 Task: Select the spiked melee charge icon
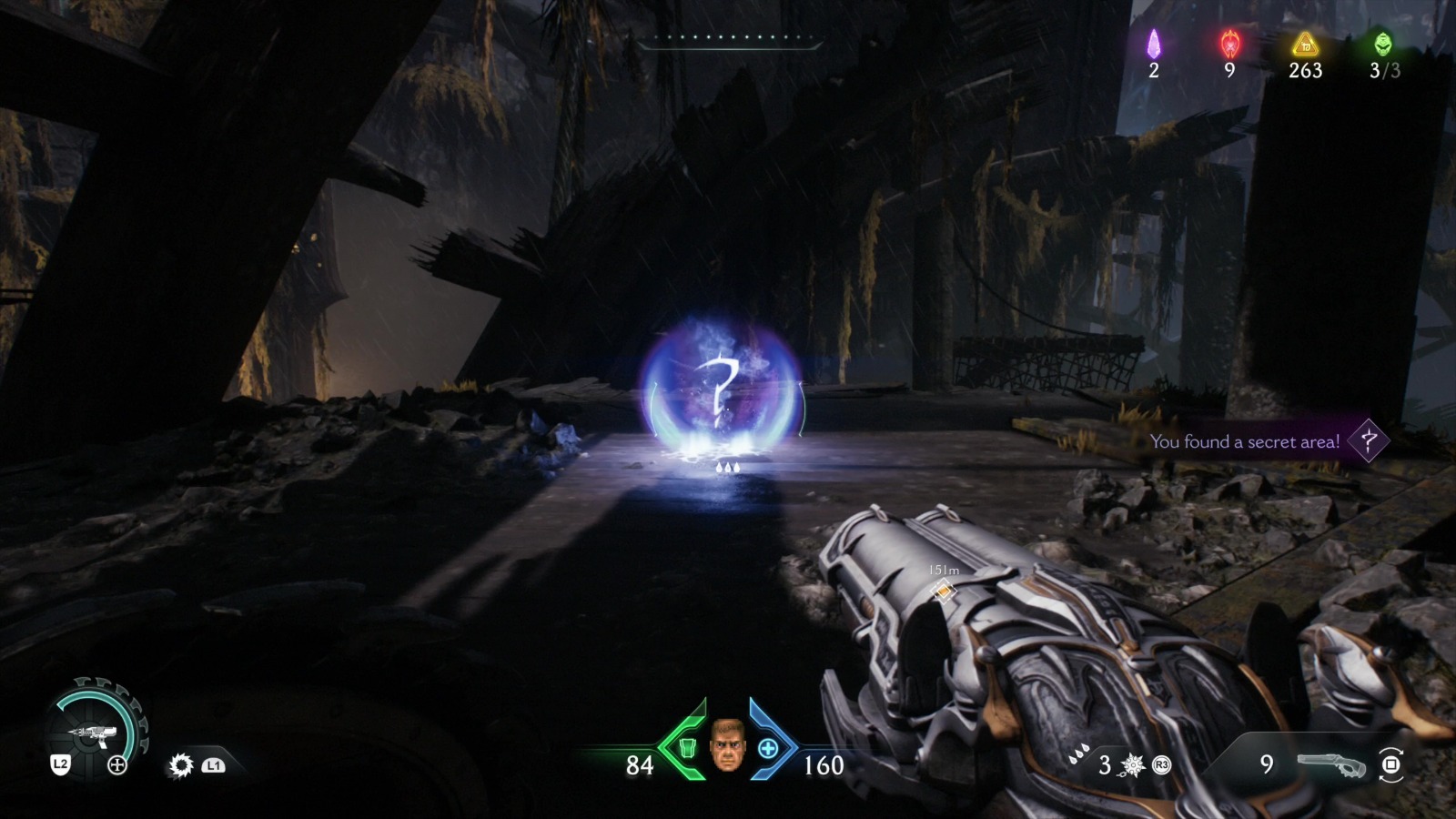click(1133, 765)
